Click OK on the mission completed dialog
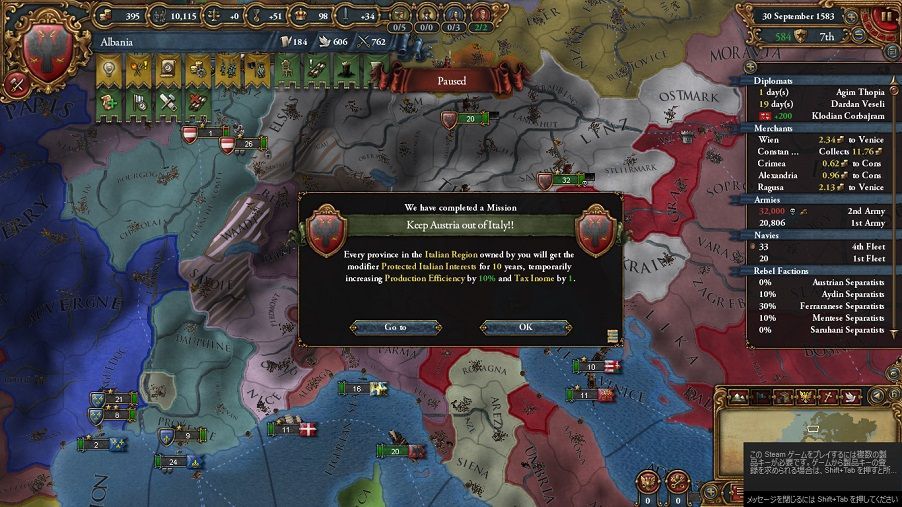The width and height of the screenshot is (902, 507). pos(526,327)
